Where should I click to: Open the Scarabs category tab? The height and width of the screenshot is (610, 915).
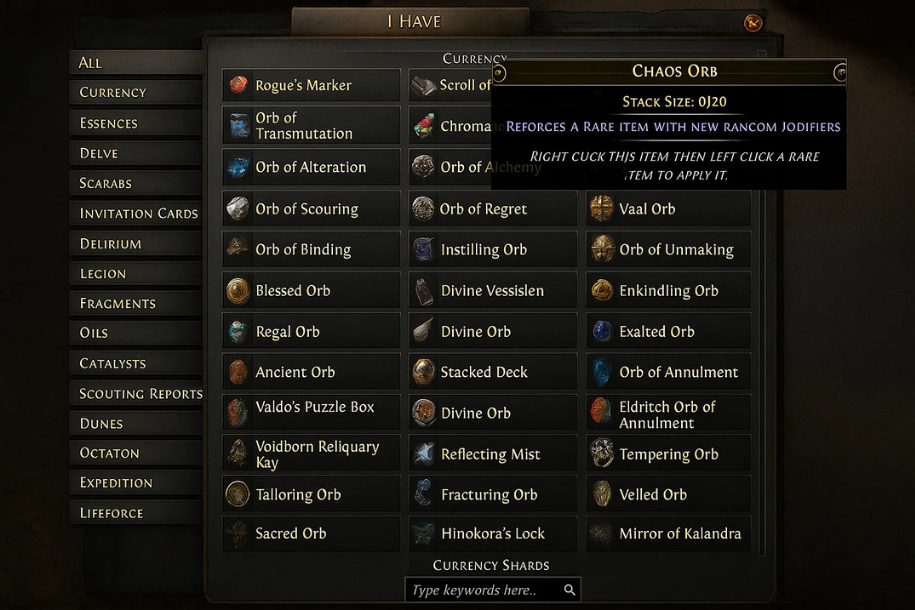pyautogui.click(x=106, y=183)
